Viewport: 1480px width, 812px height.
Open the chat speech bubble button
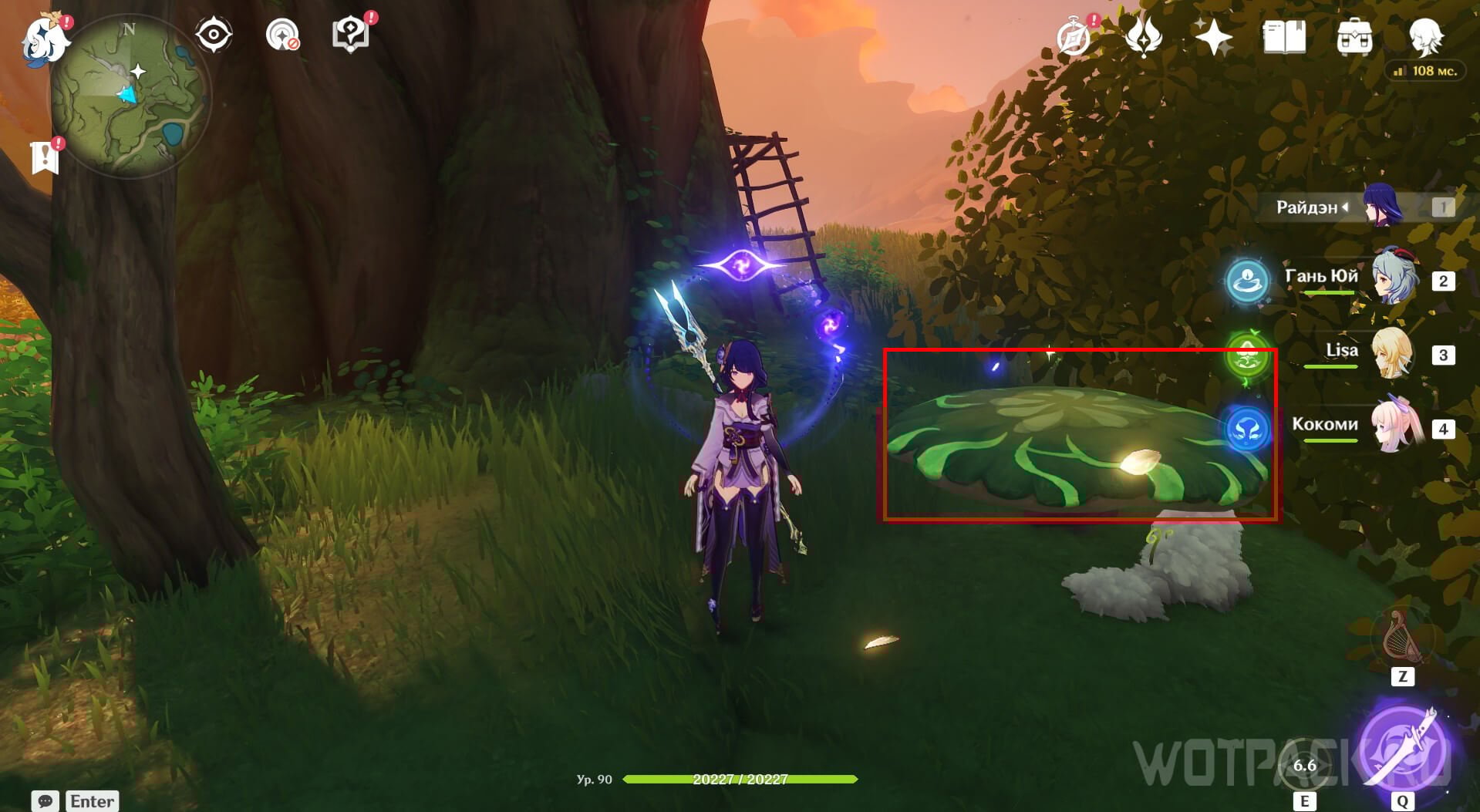click(45, 800)
